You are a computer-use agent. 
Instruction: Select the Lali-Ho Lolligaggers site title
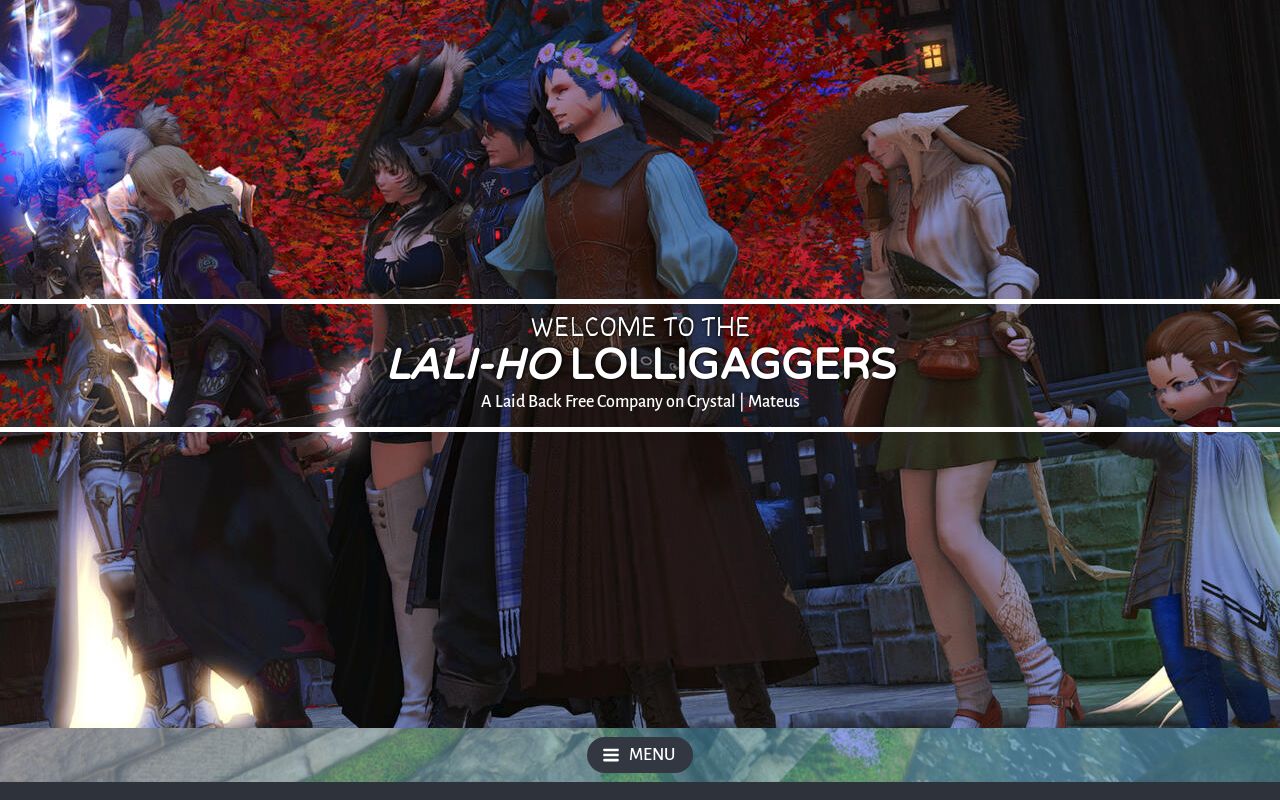point(640,364)
